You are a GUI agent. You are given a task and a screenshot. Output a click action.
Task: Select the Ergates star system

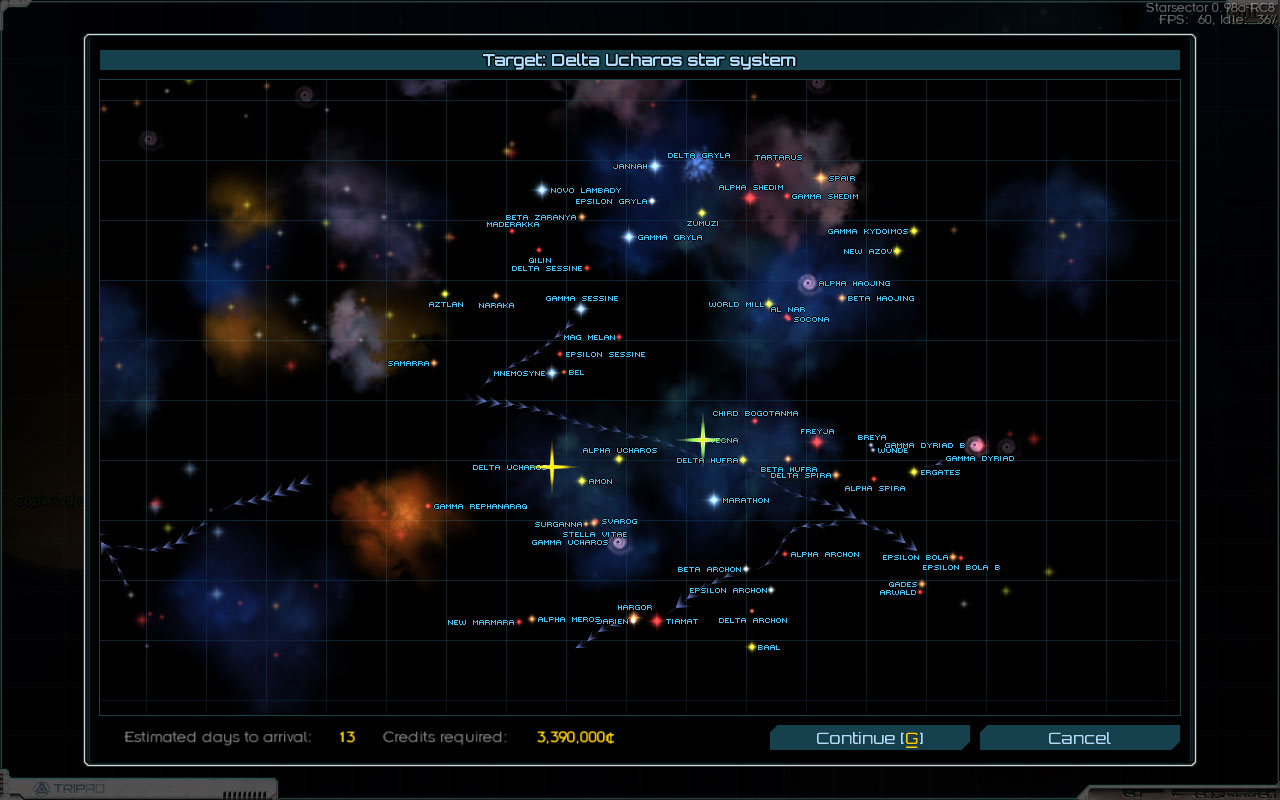913,472
